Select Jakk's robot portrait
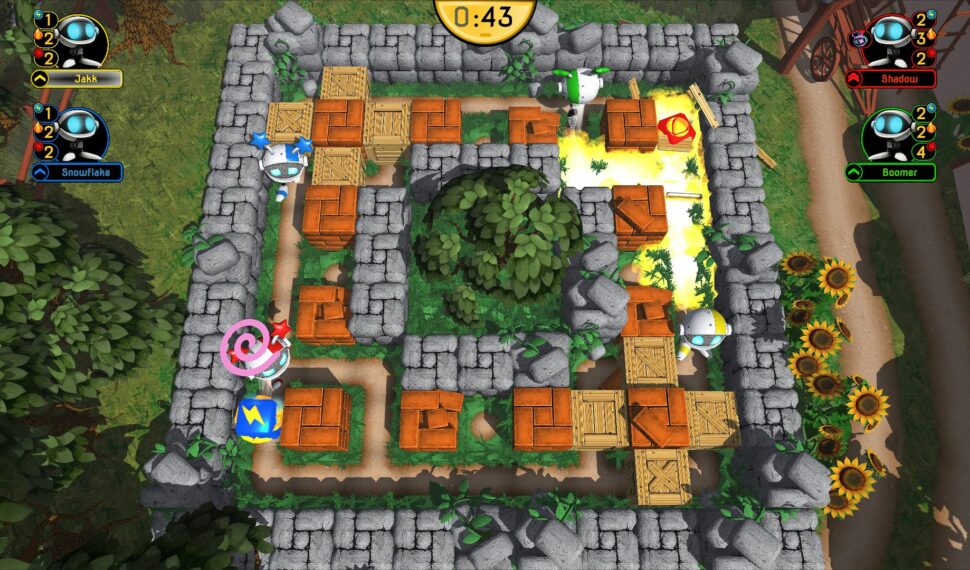Image resolution: width=970 pixels, height=570 pixels. (76, 37)
